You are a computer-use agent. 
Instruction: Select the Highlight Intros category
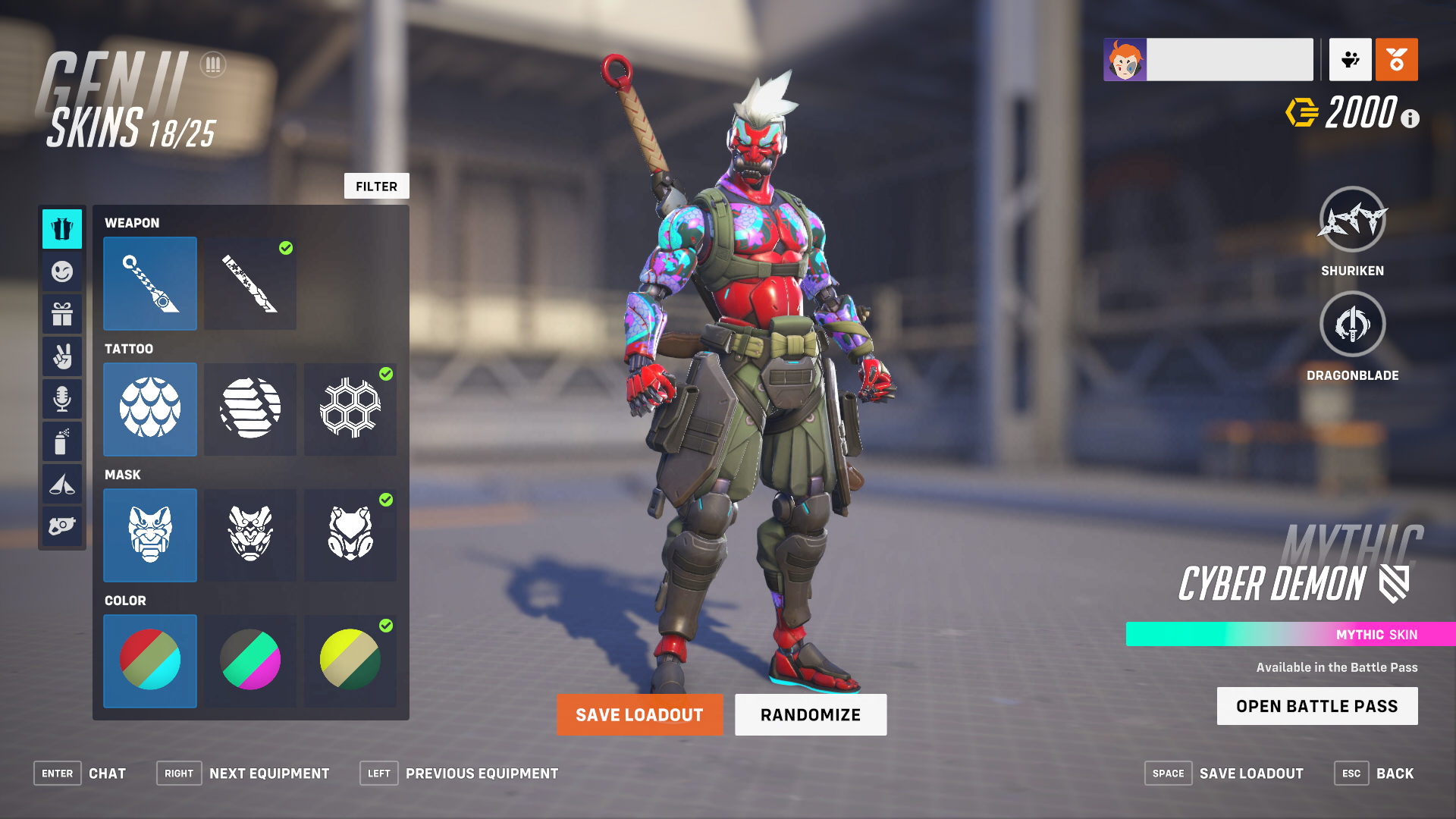pos(62,483)
